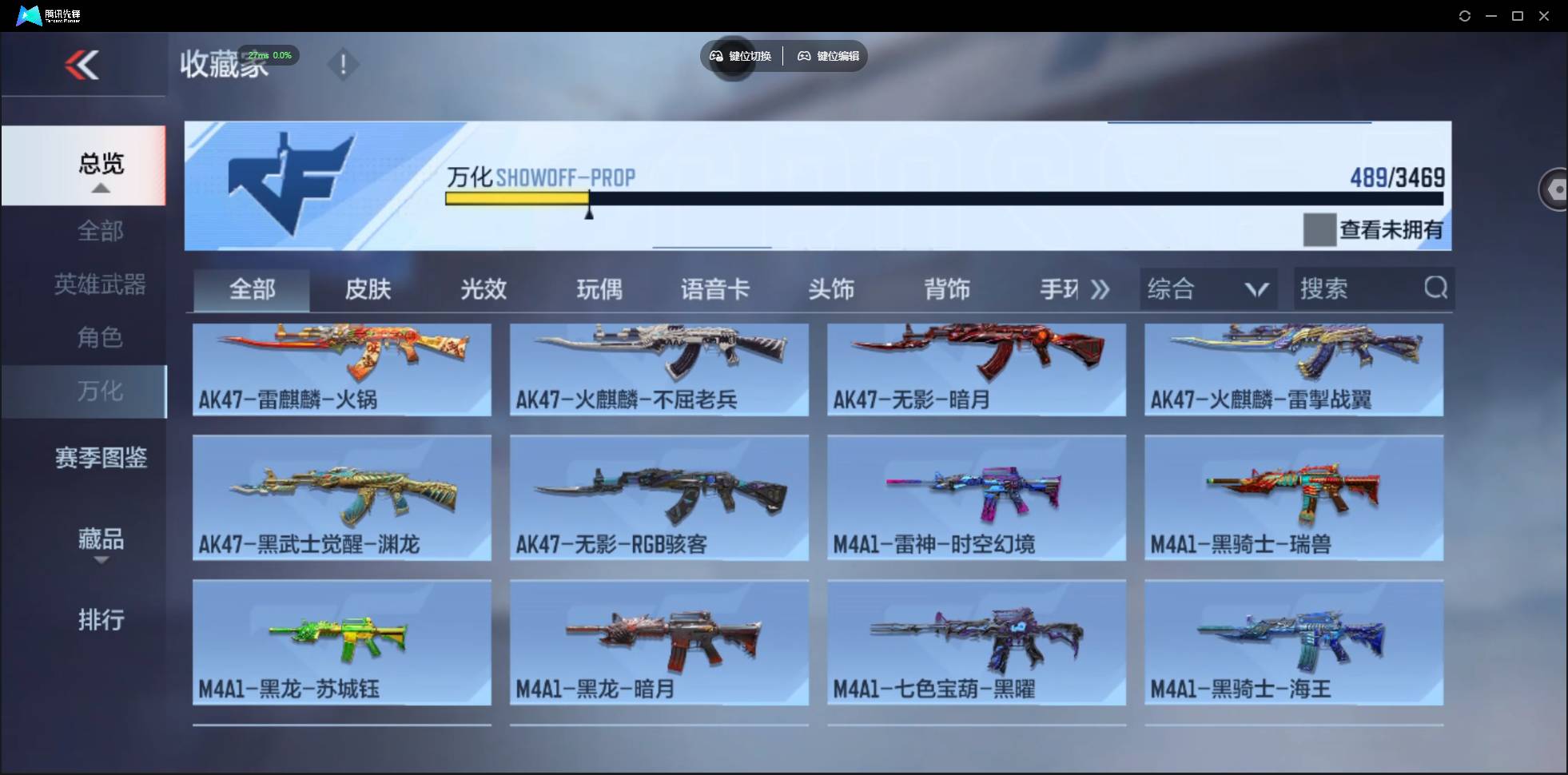Viewport: 1568px width, 775px height.
Task: Switch to the 皮肤 tab
Action: (367, 289)
